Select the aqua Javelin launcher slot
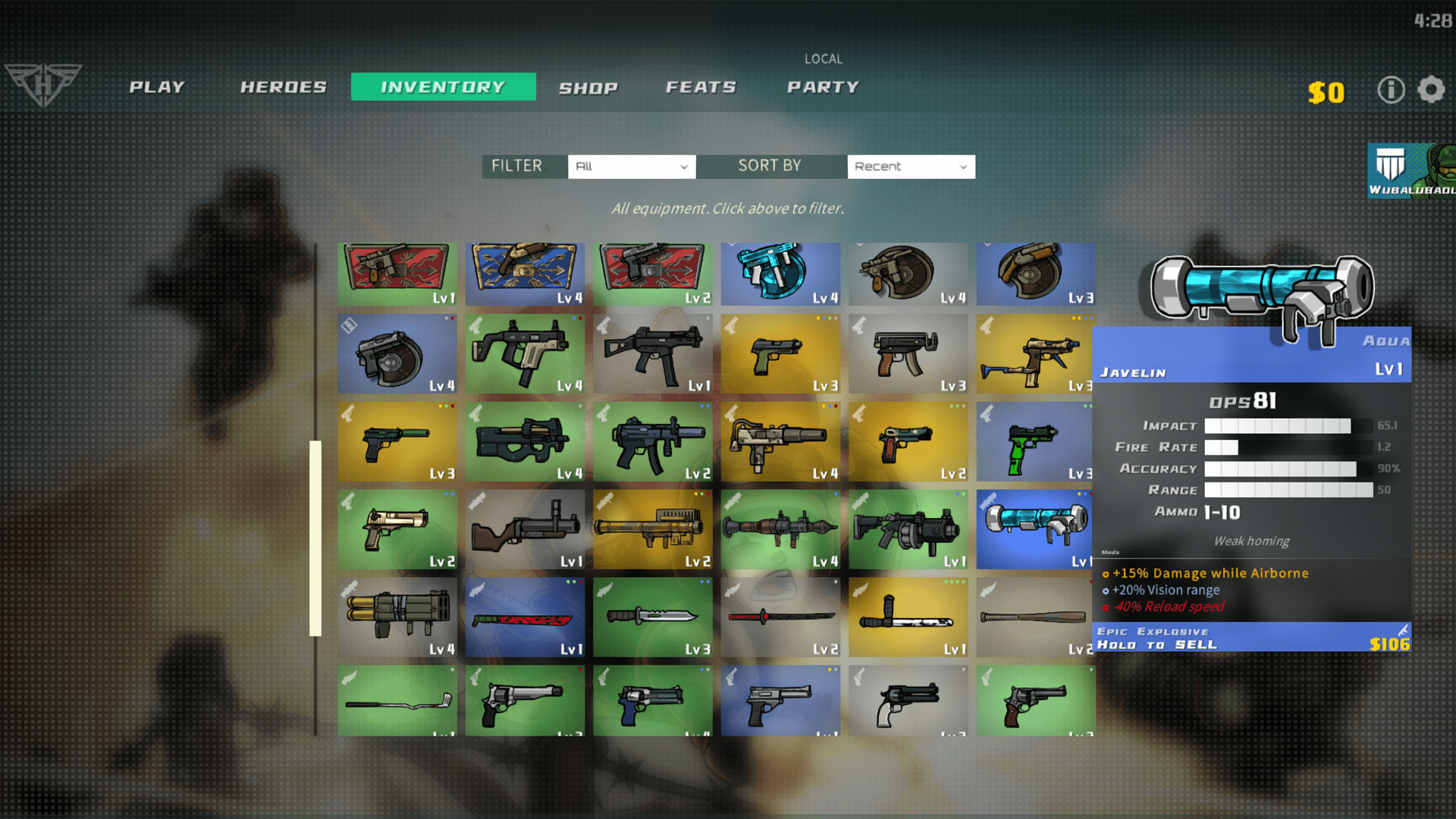 (1035, 529)
